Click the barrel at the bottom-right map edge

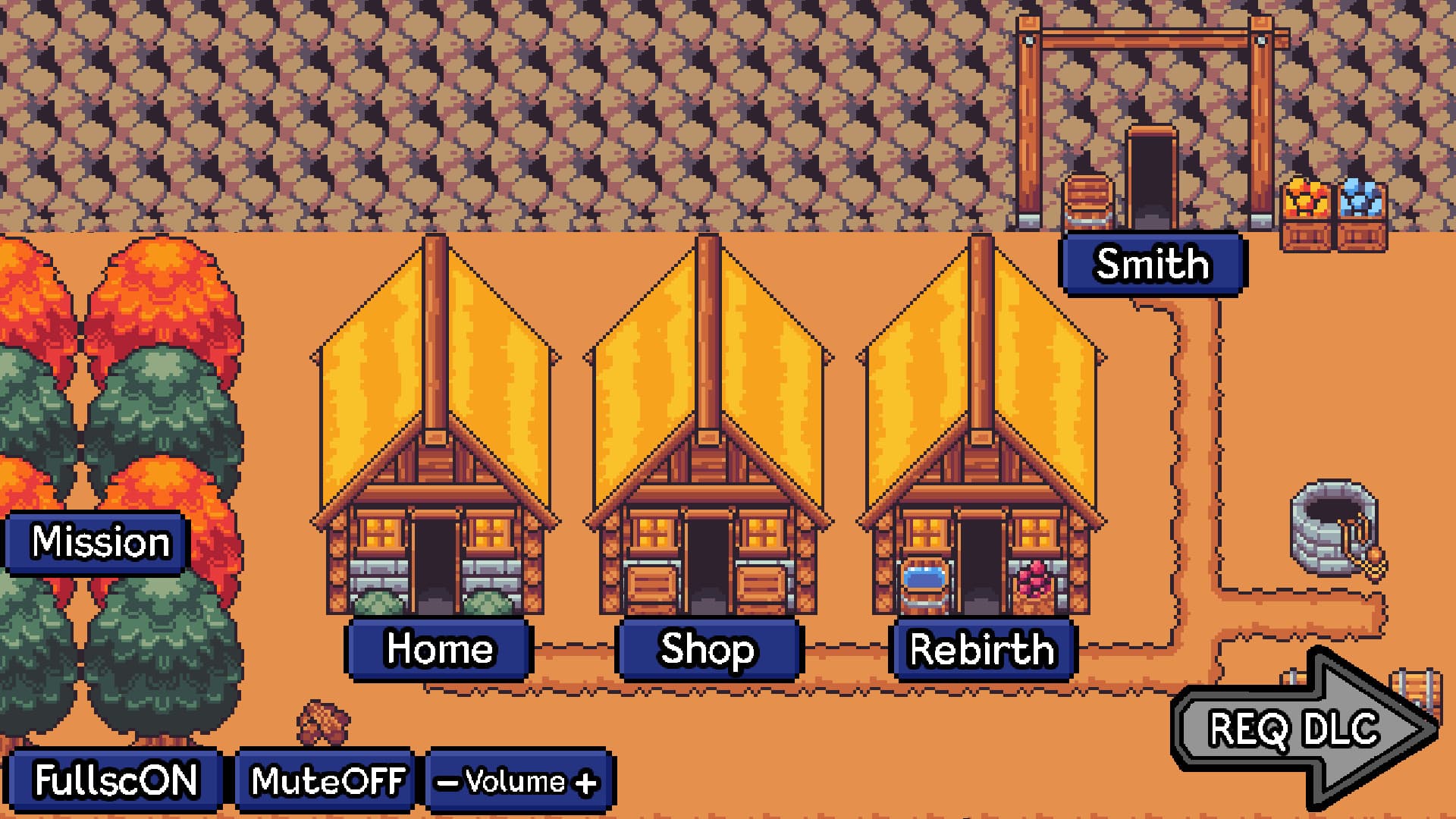tap(1417, 686)
